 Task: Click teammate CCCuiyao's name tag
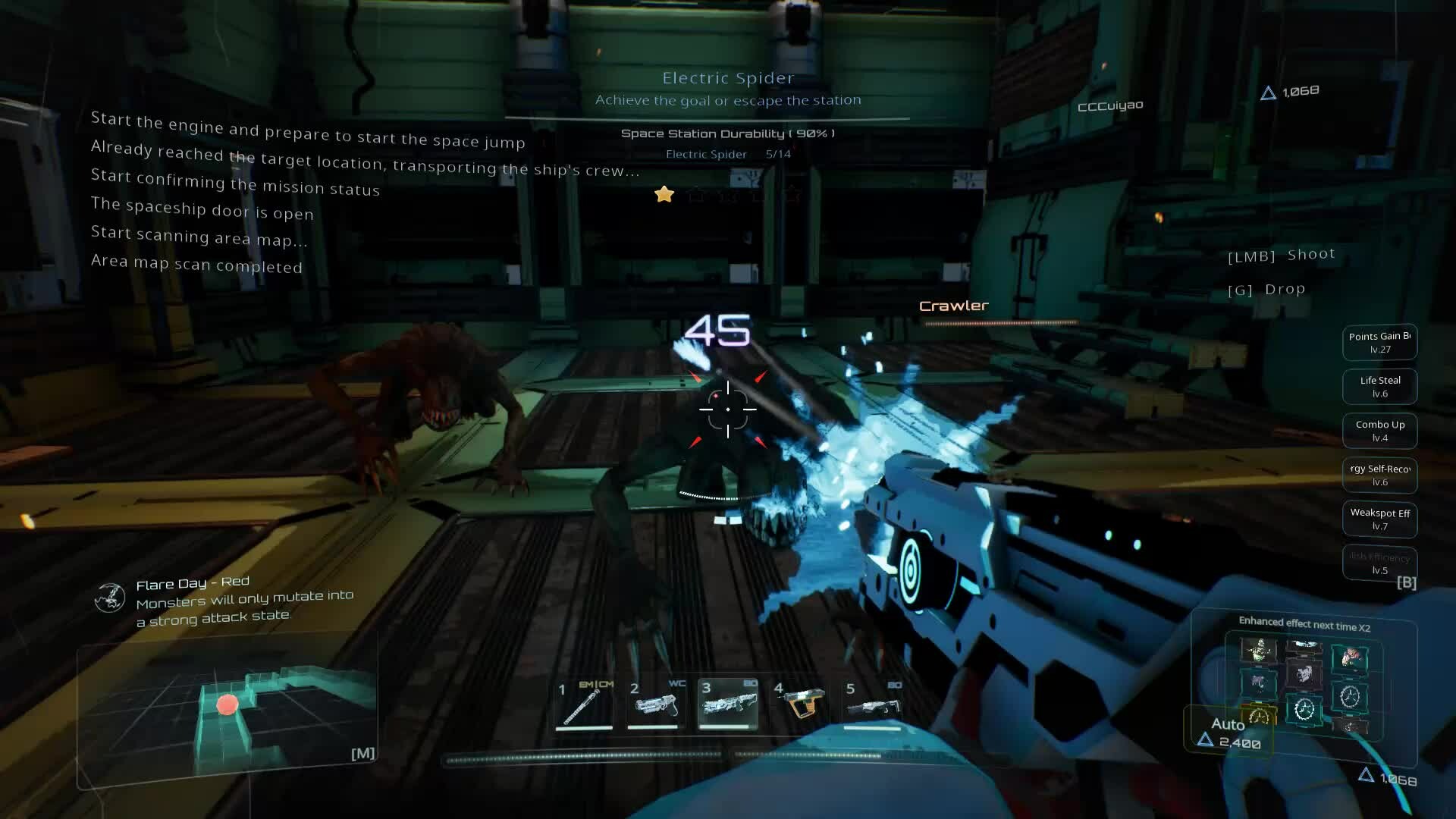[1110, 105]
